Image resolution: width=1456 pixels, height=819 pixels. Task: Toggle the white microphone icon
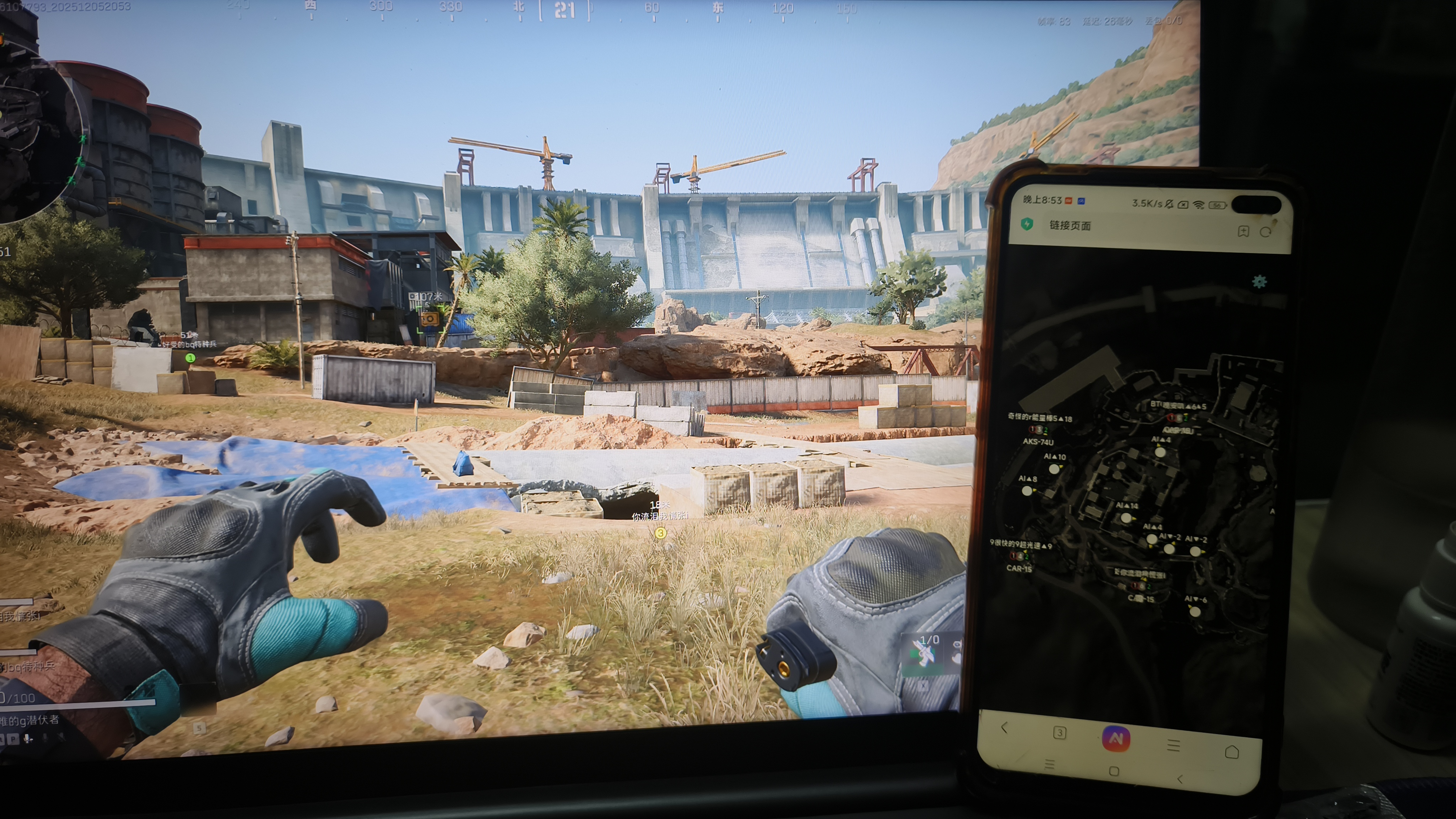(x=28, y=738)
